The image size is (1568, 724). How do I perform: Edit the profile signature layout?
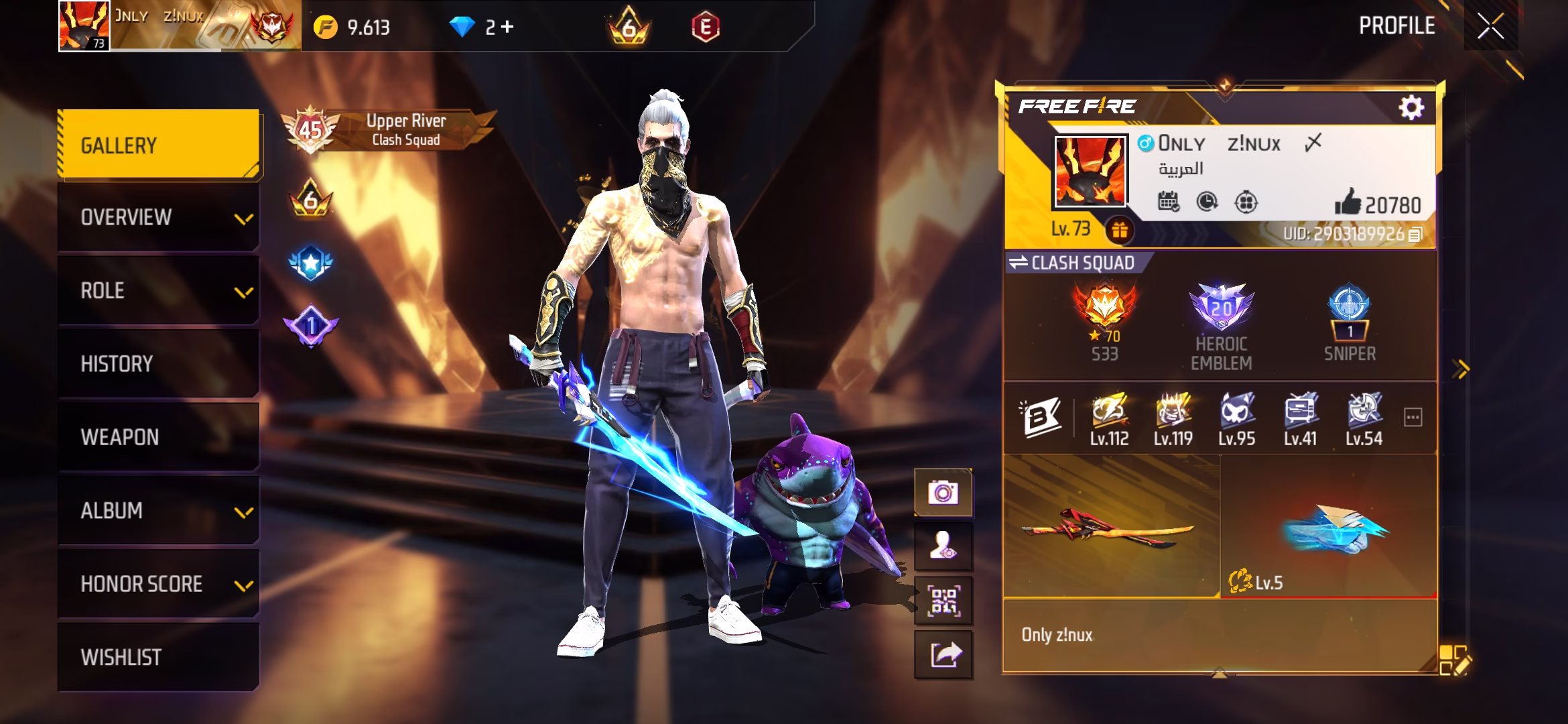point(1454,660)
